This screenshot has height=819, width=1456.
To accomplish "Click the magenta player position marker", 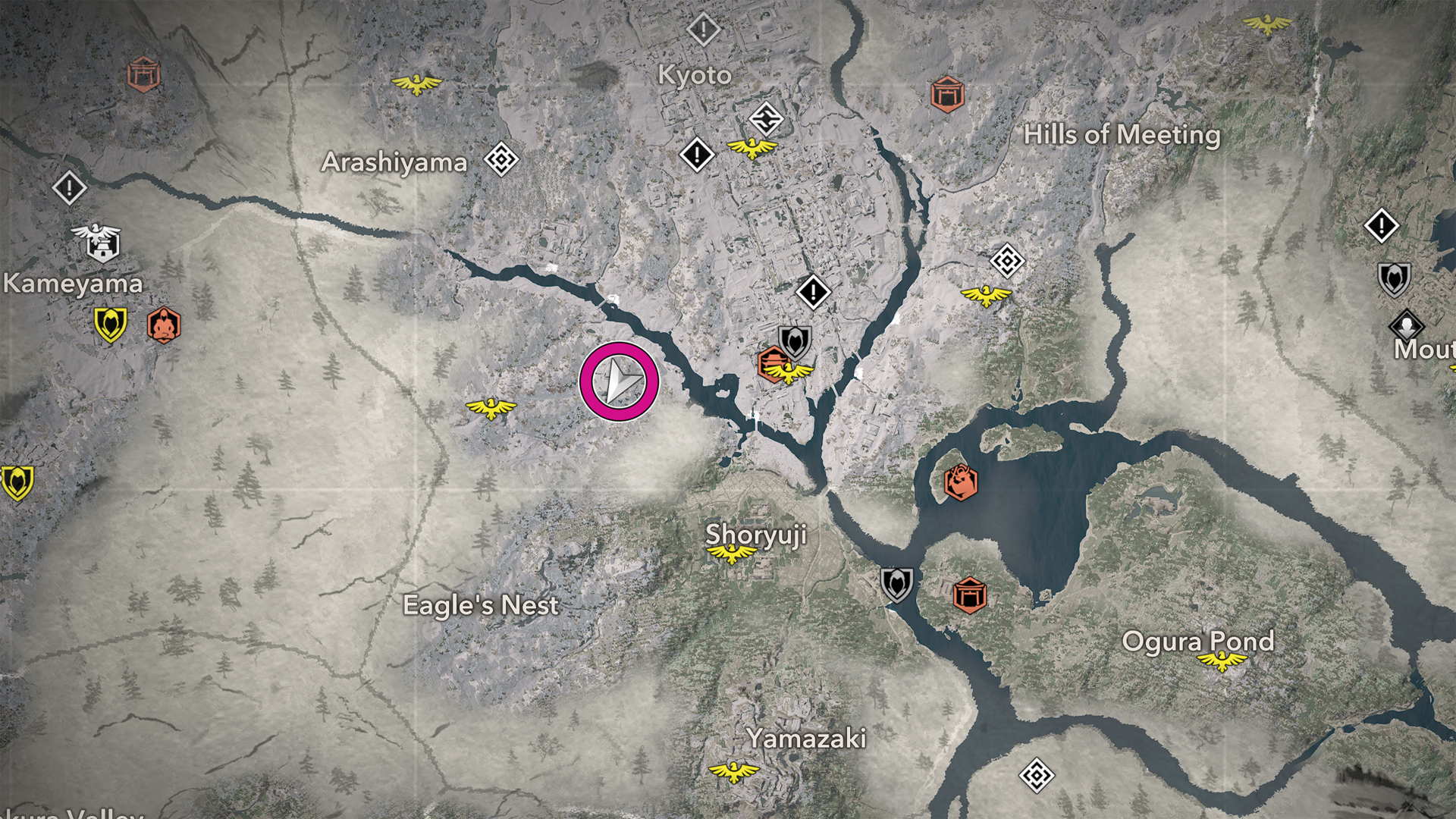I will (619, 381).
